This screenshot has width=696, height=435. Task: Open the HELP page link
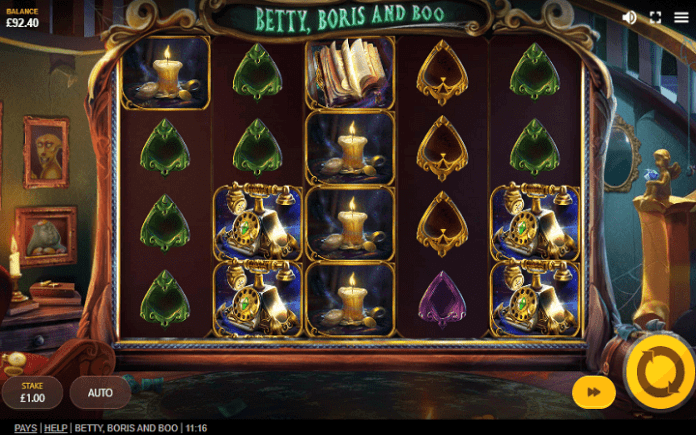pos(56,428)
